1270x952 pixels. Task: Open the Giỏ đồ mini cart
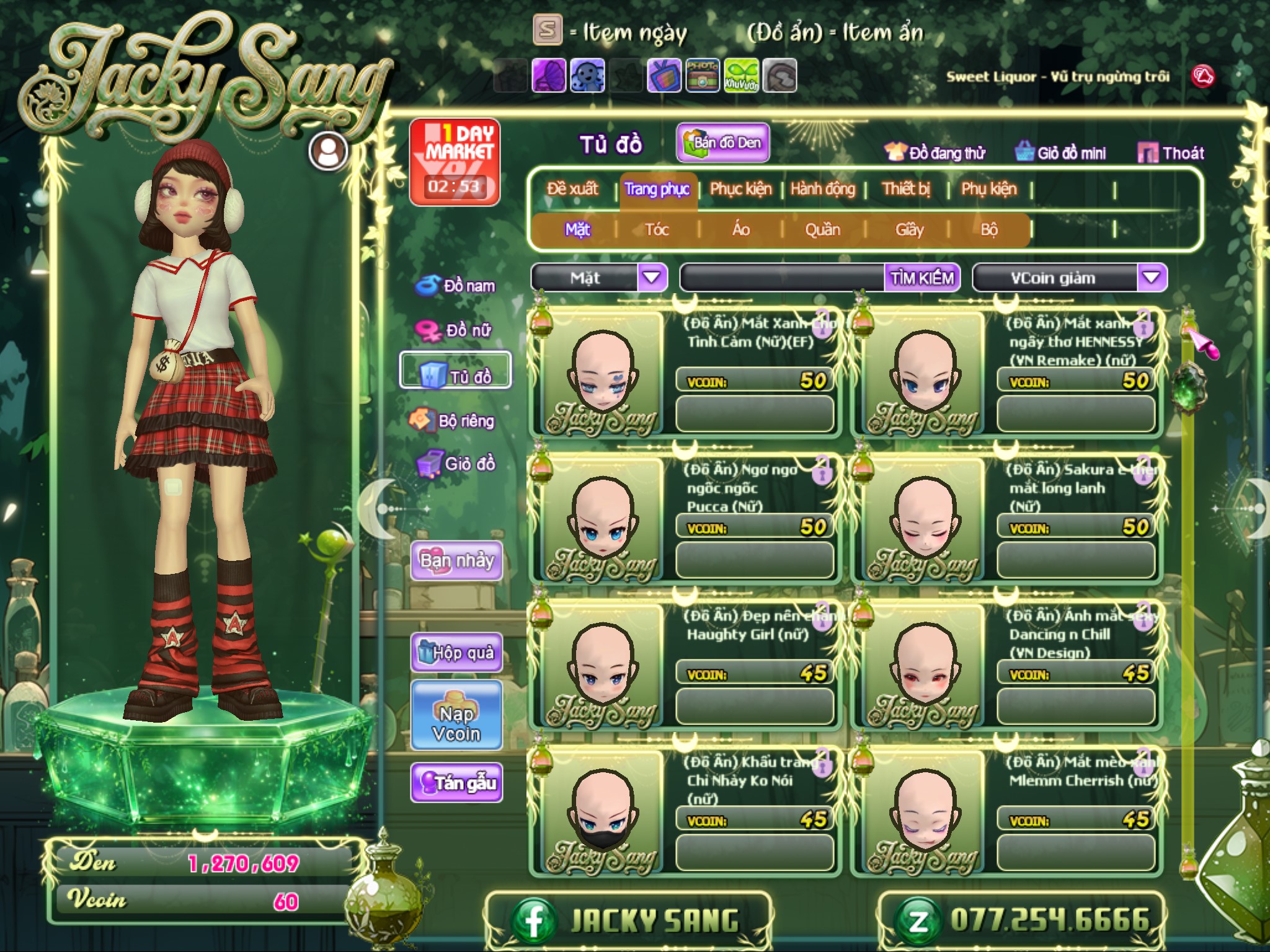pos(1060,153)
